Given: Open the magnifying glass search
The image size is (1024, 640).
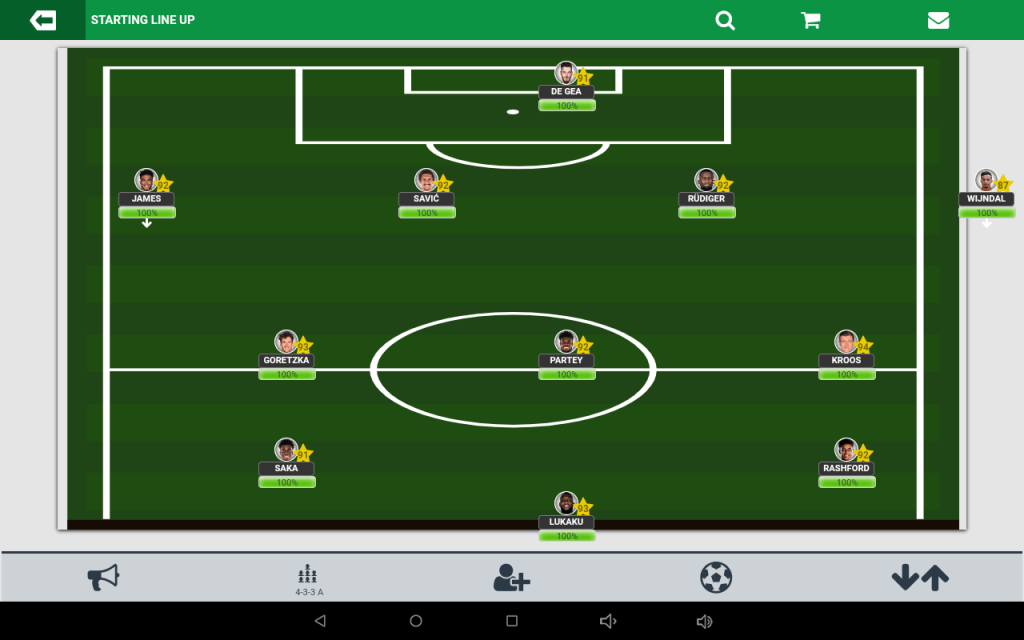Looking at the screenshot, I should click(725, 20).
